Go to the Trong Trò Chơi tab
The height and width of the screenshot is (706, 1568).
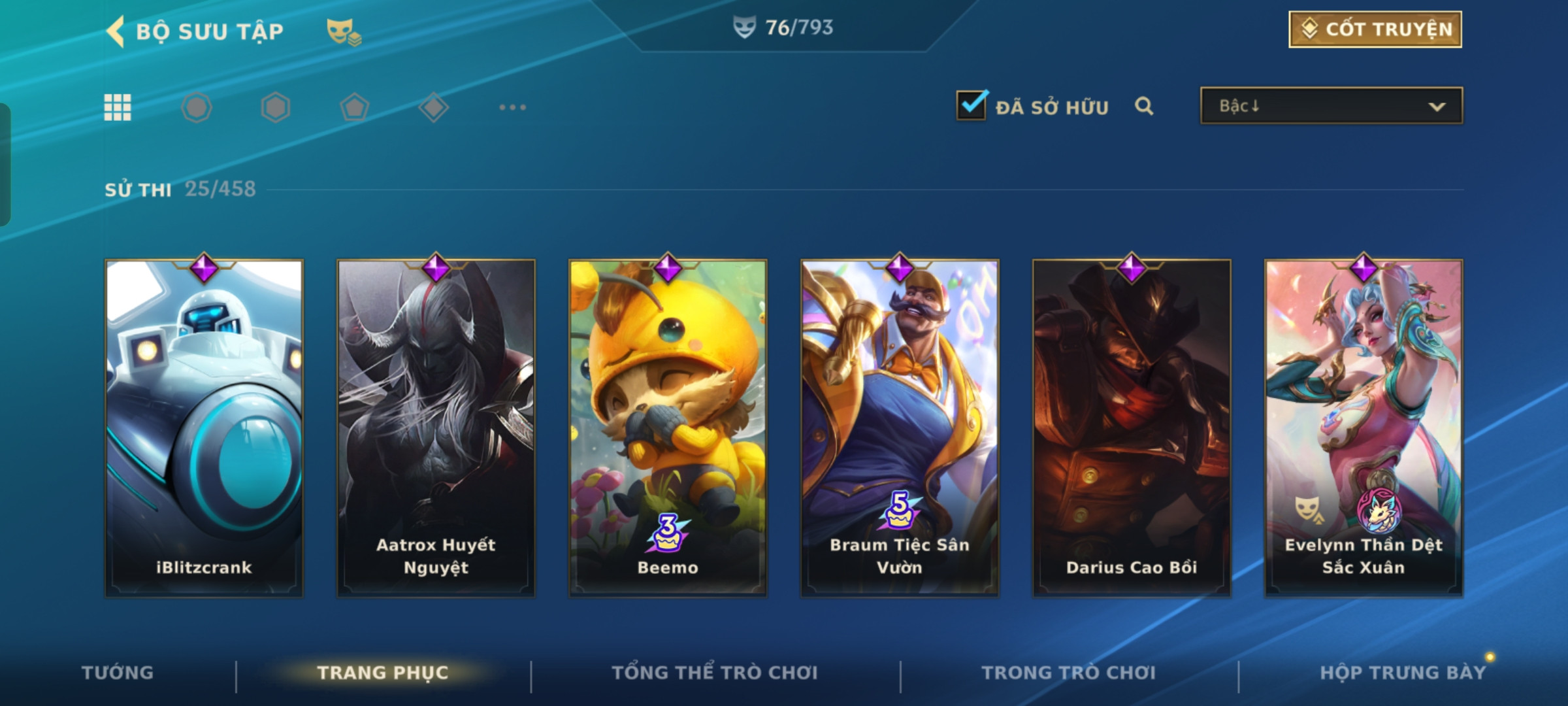click(1069, 673)
